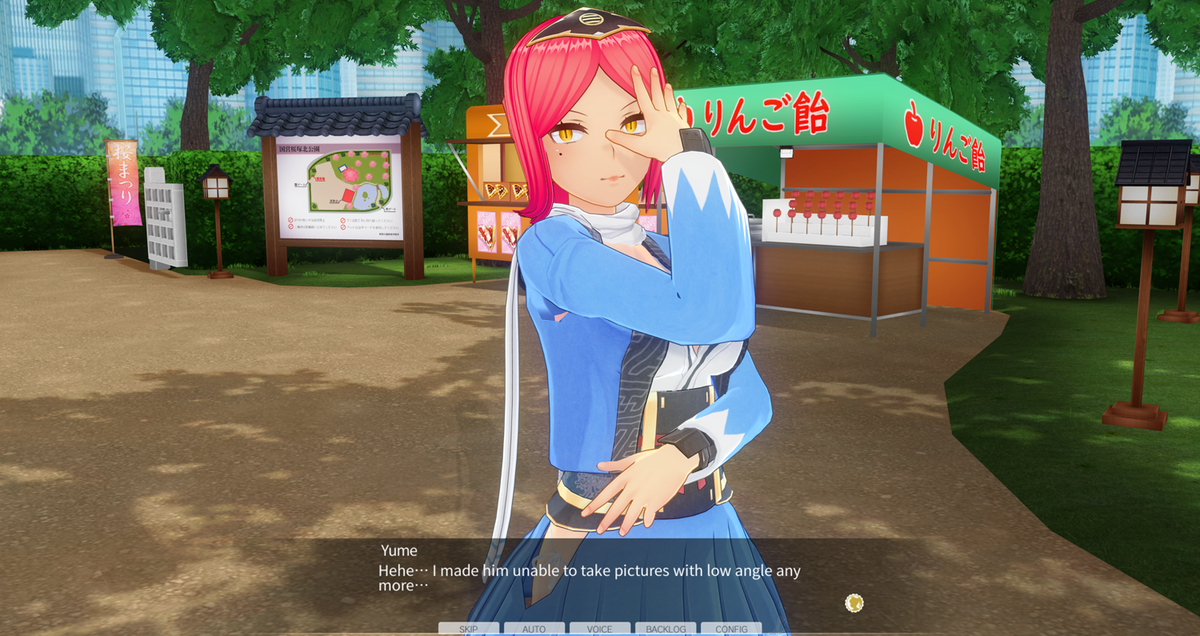Advance dialogue via the round next-text icon
This screenshot has height=636, width=1200.
[x=854, y=602]
